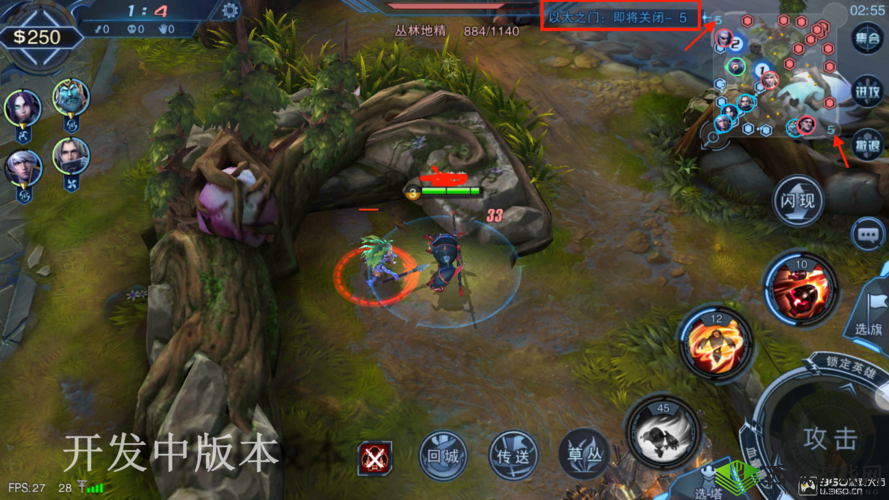Cast the 闪现 (flash) summoner spell
The width and height of the screenshot is (889, 500).
799,201
